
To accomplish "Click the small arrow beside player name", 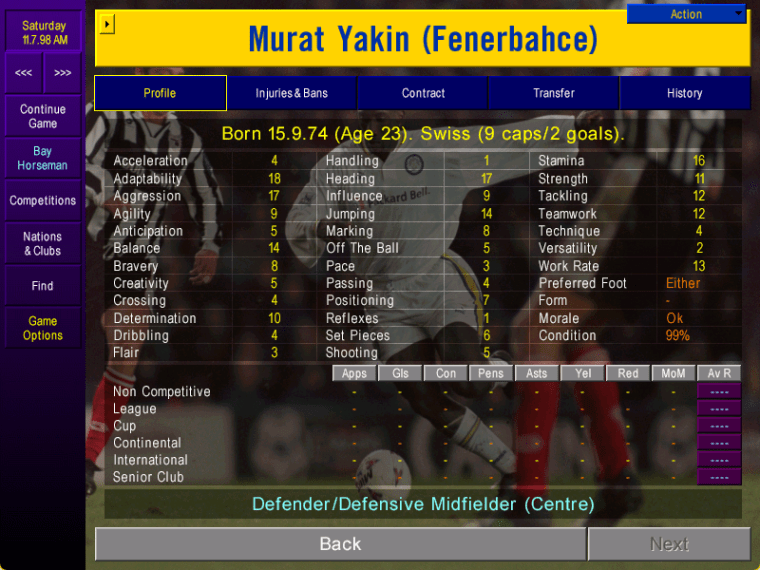I will click(108, 24).
